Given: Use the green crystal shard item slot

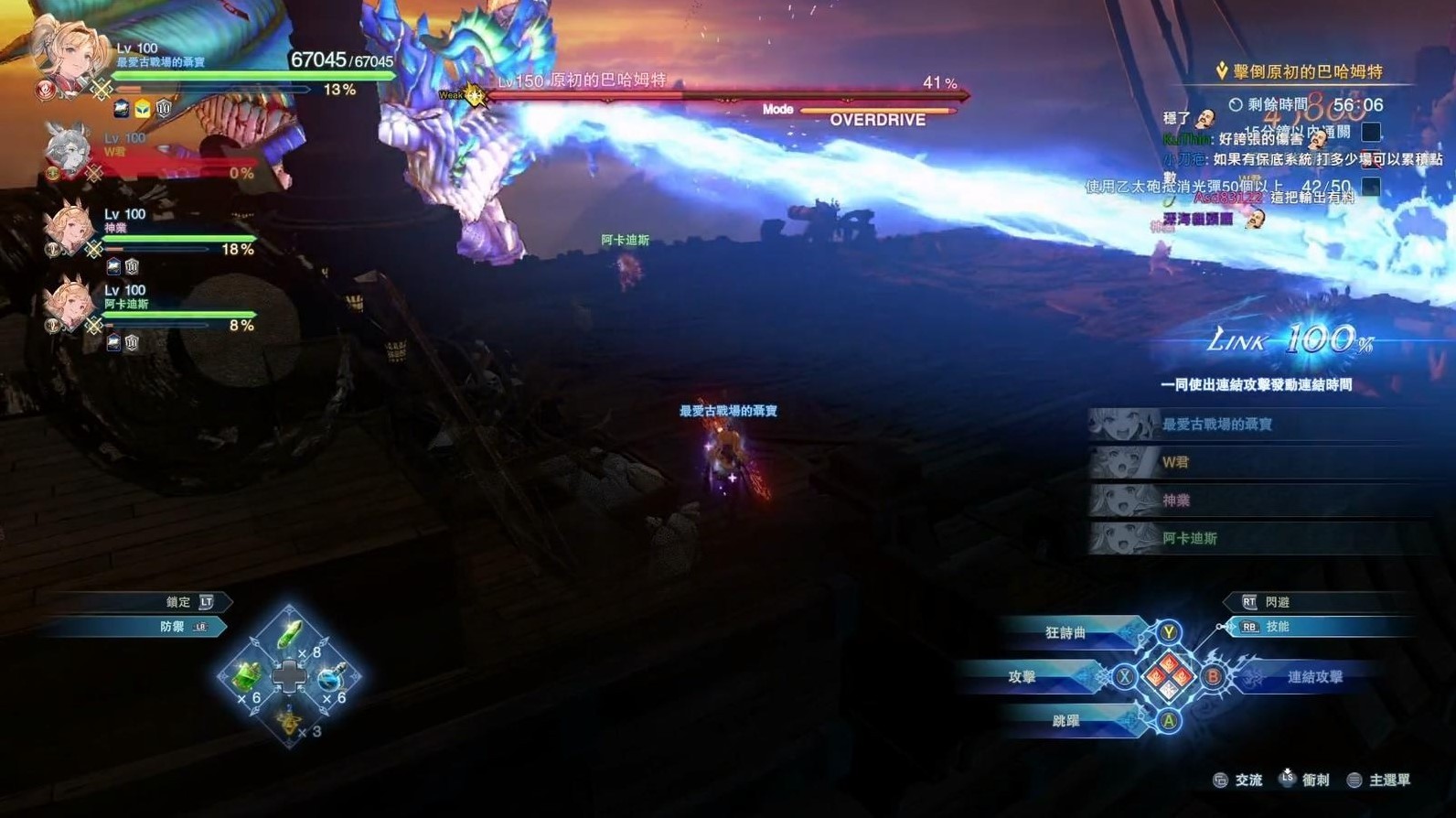Looking at the screenshot, I should 289,633.
